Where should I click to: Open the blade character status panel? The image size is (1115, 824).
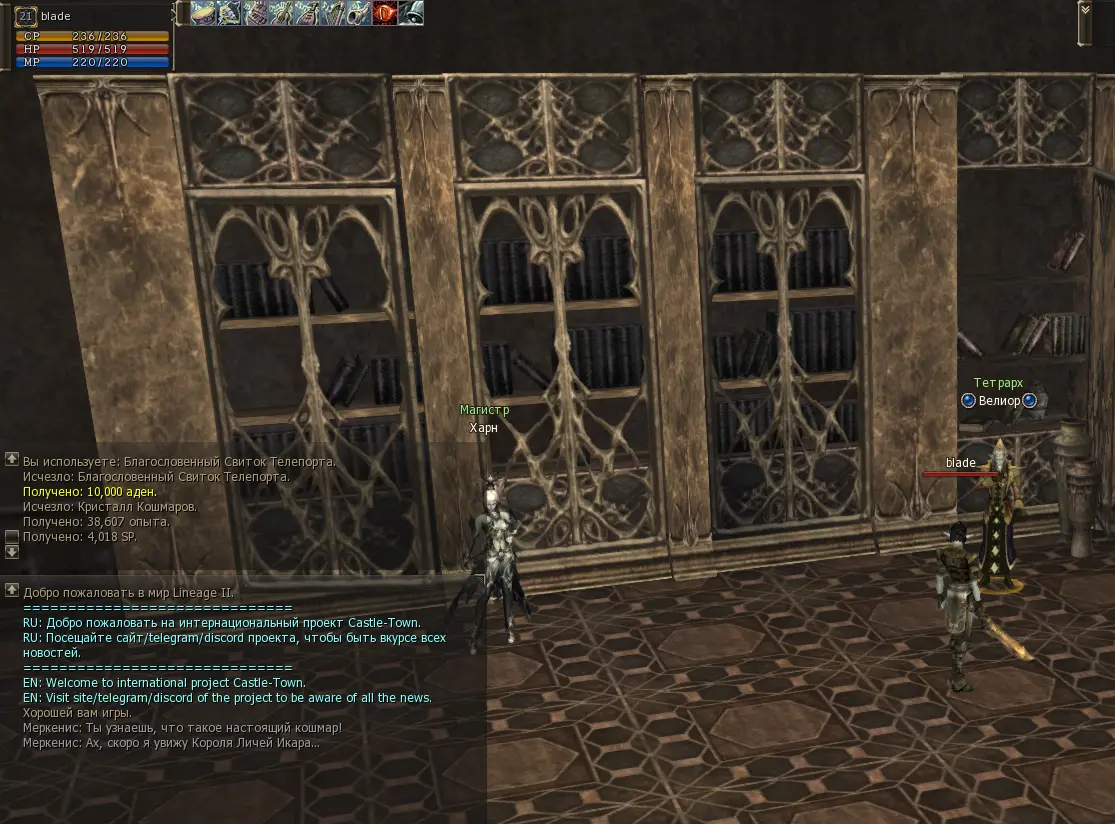[x=90, y=36]
